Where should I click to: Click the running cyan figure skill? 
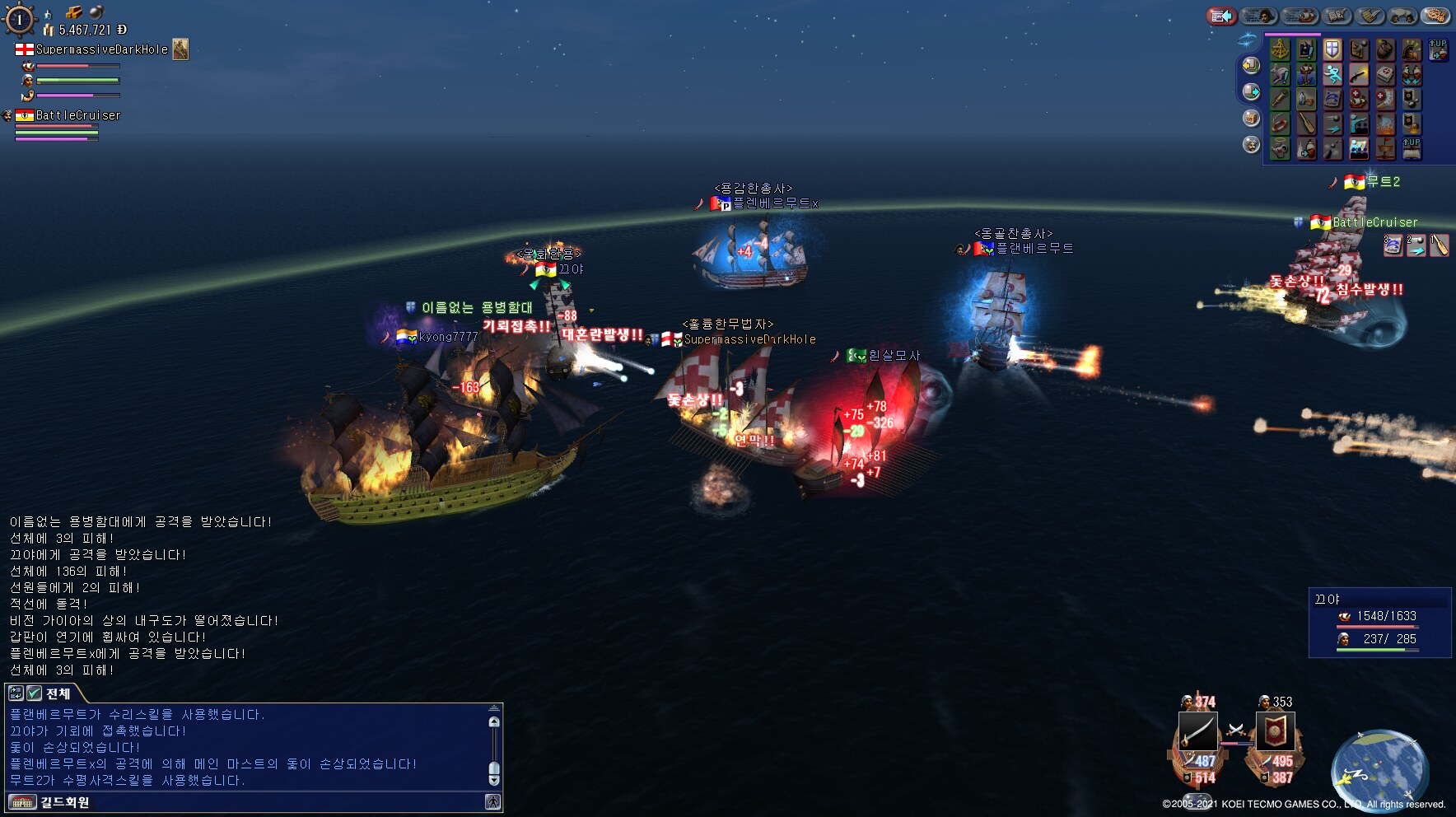(x=1332, y=75)
